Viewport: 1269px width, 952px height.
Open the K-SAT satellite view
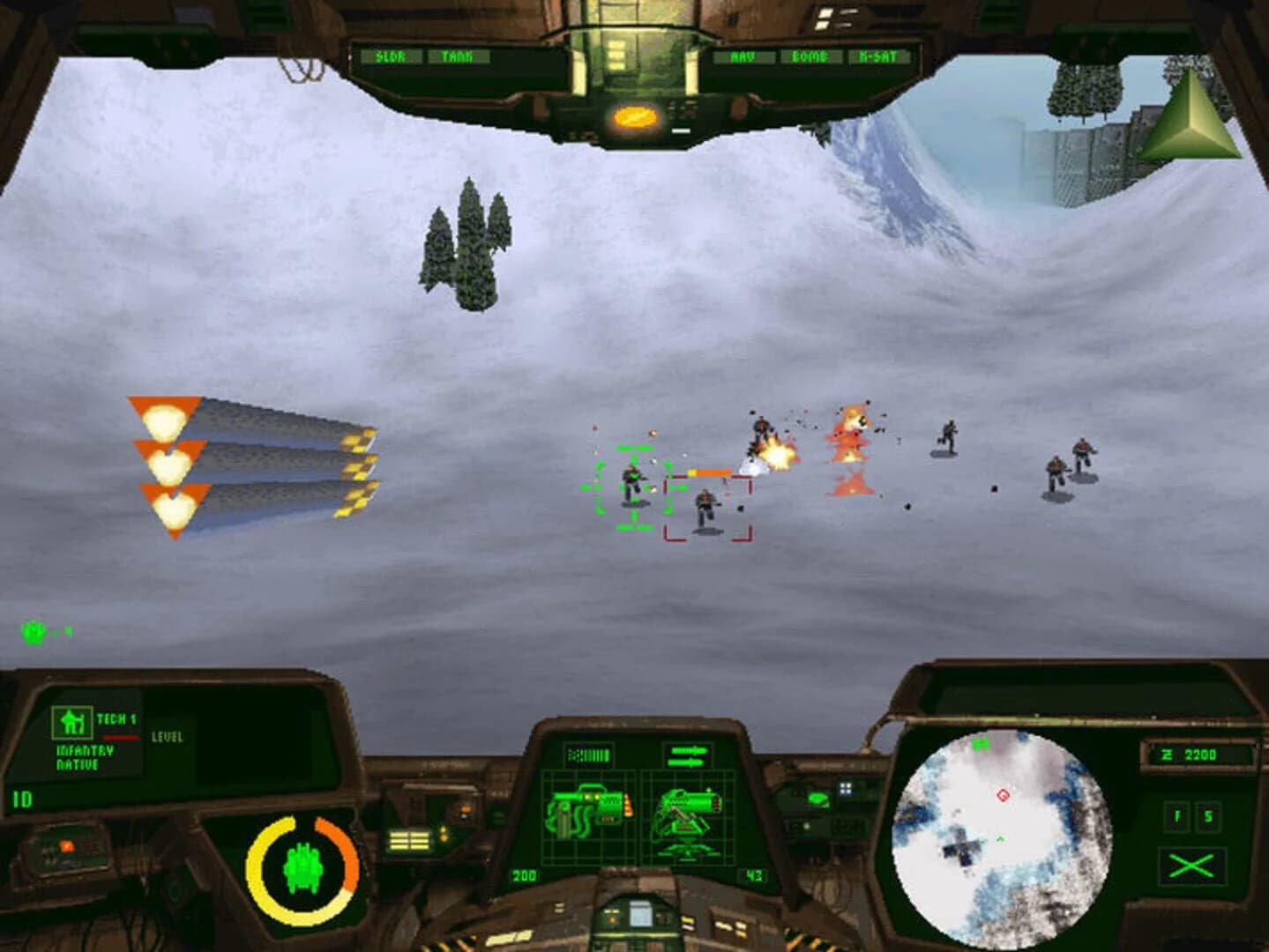click(x=878, y=54)
